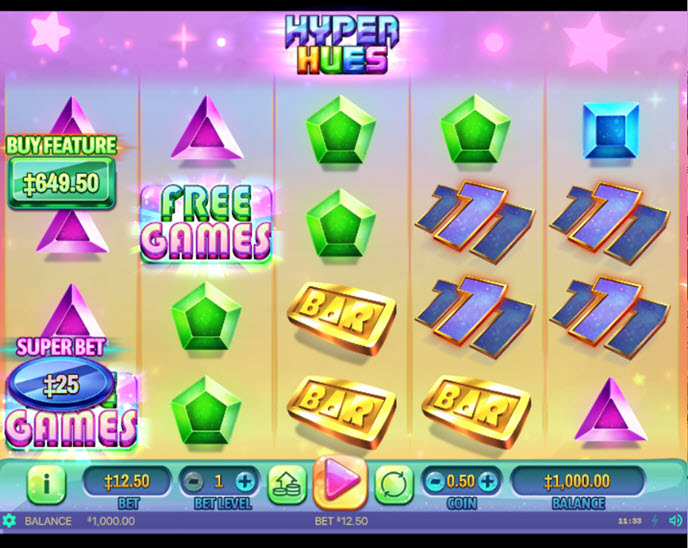Start autoplay with the circular arrows button
This screenshot has width=688, height=548.
click(x=394, y=484)
